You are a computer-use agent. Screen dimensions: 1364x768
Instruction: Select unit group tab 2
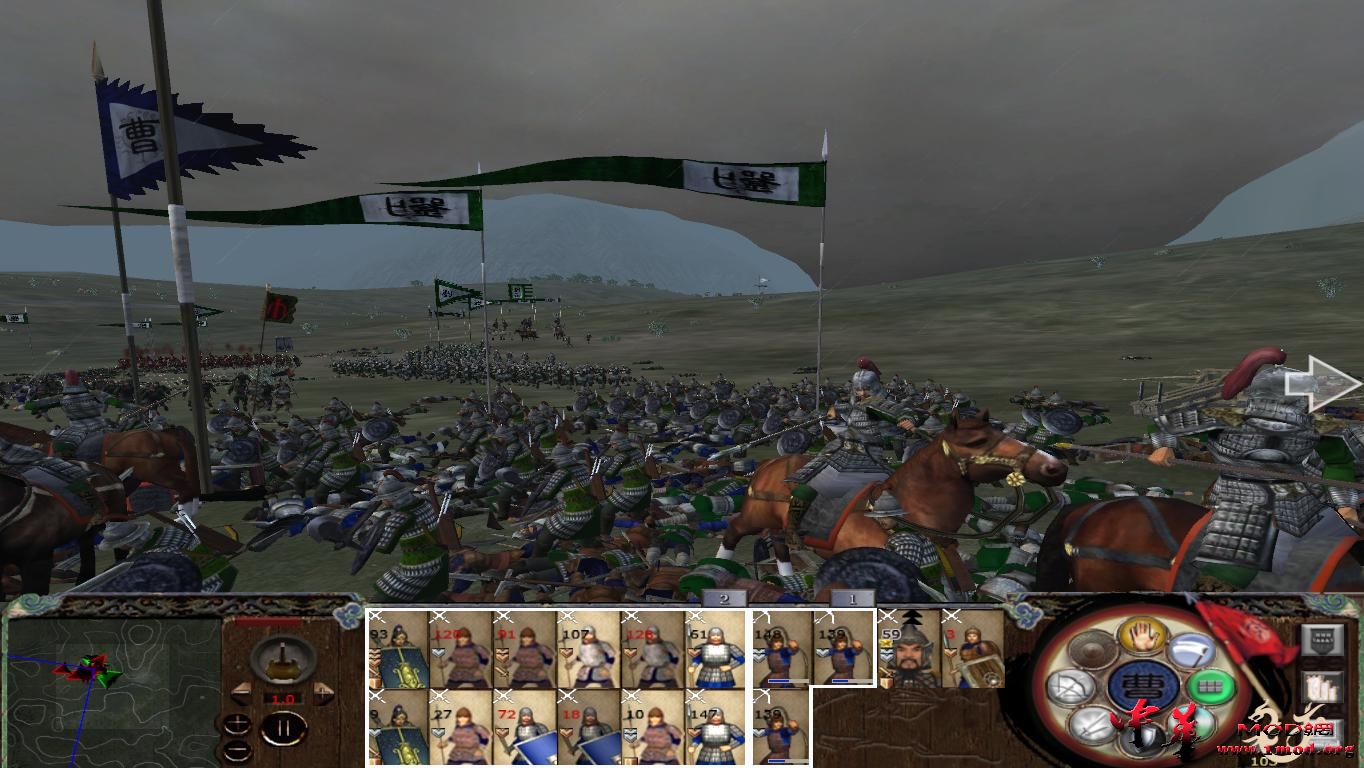click(x=723, y=600)
